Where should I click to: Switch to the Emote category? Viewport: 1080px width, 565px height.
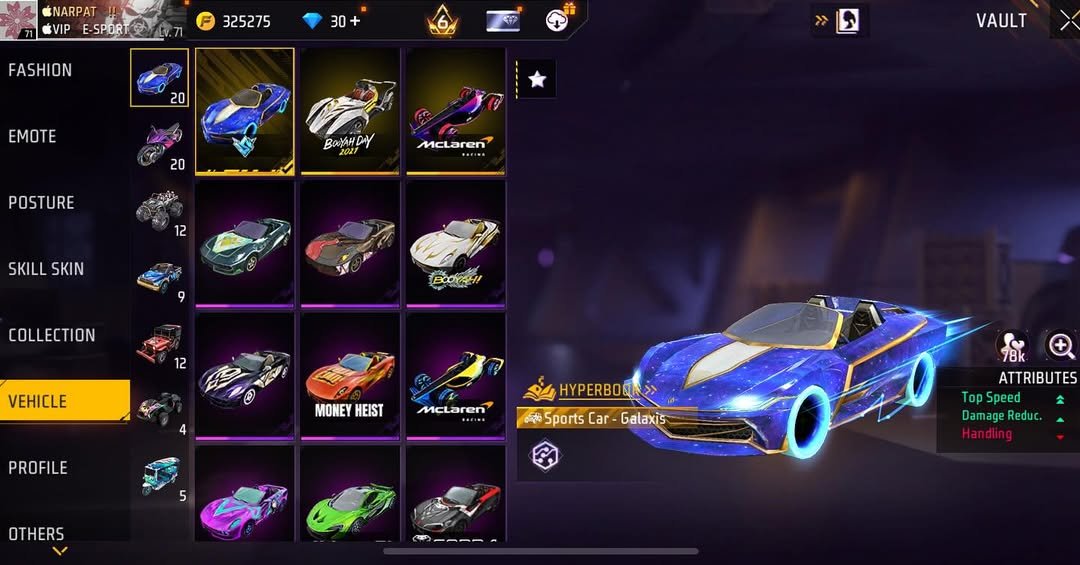[33, 136]
